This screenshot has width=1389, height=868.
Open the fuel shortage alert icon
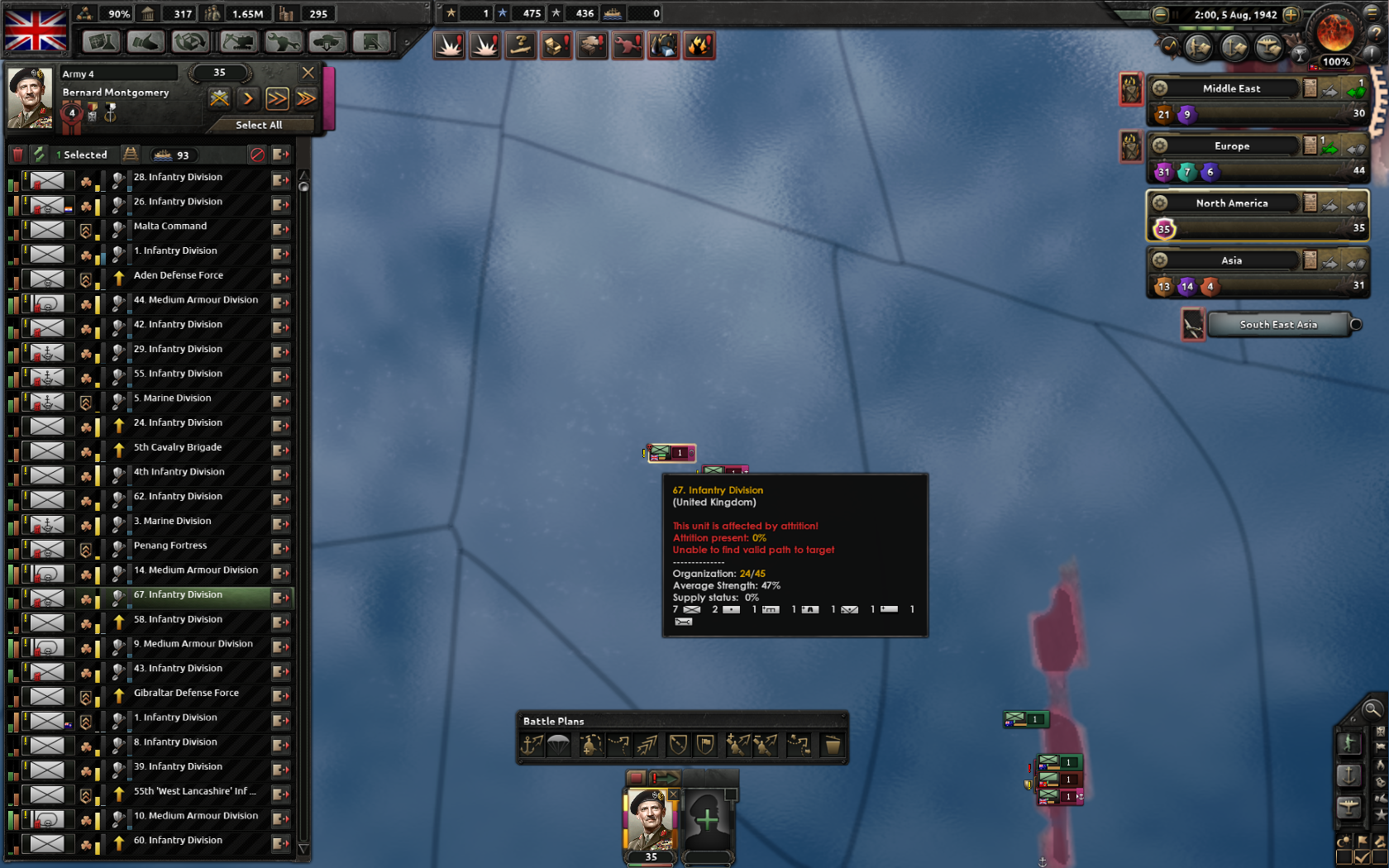coord(699,46)
